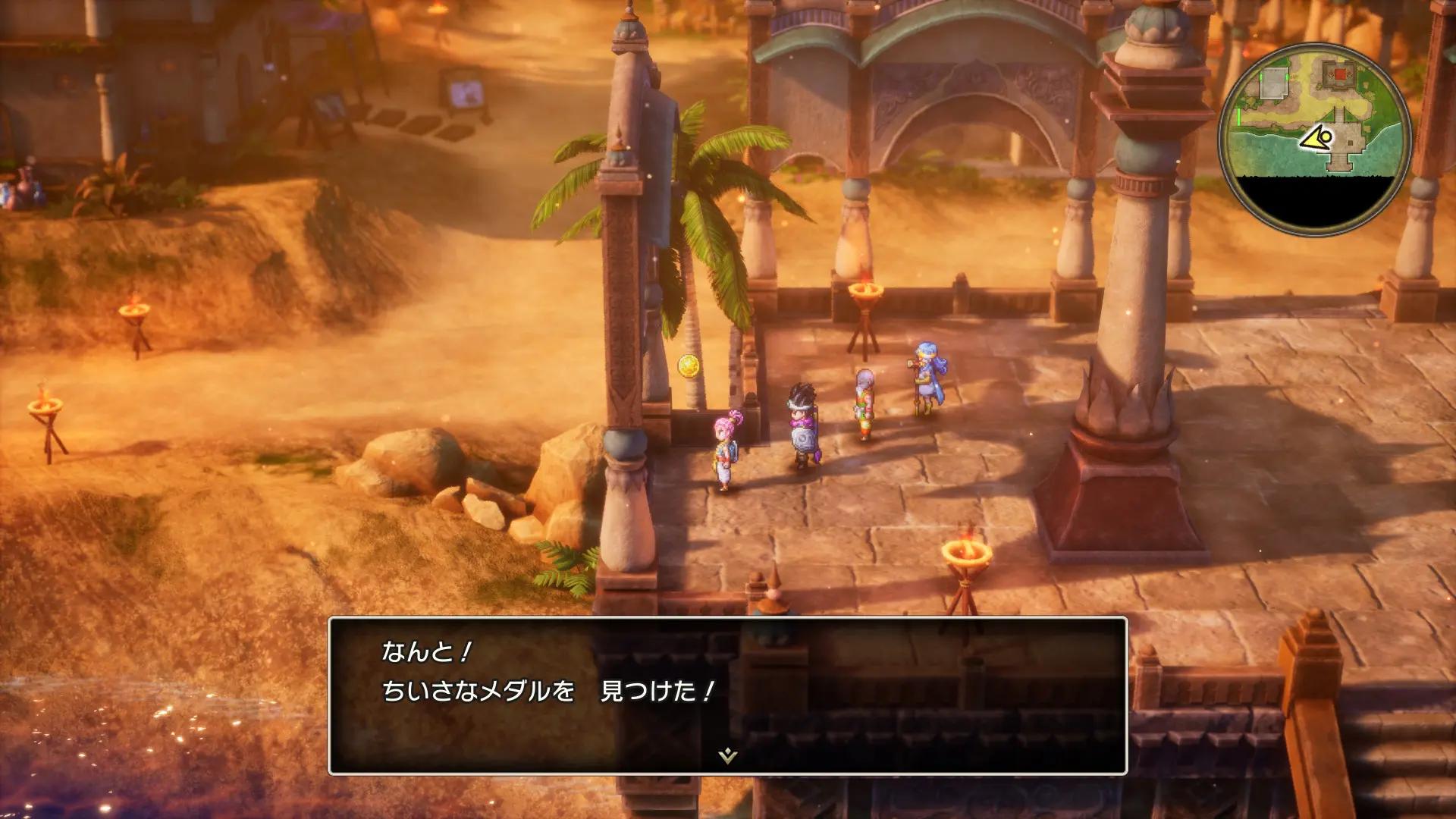The image size is (1456, 819).
Task: Advance the small medal message box
Action: coord(727,694)
